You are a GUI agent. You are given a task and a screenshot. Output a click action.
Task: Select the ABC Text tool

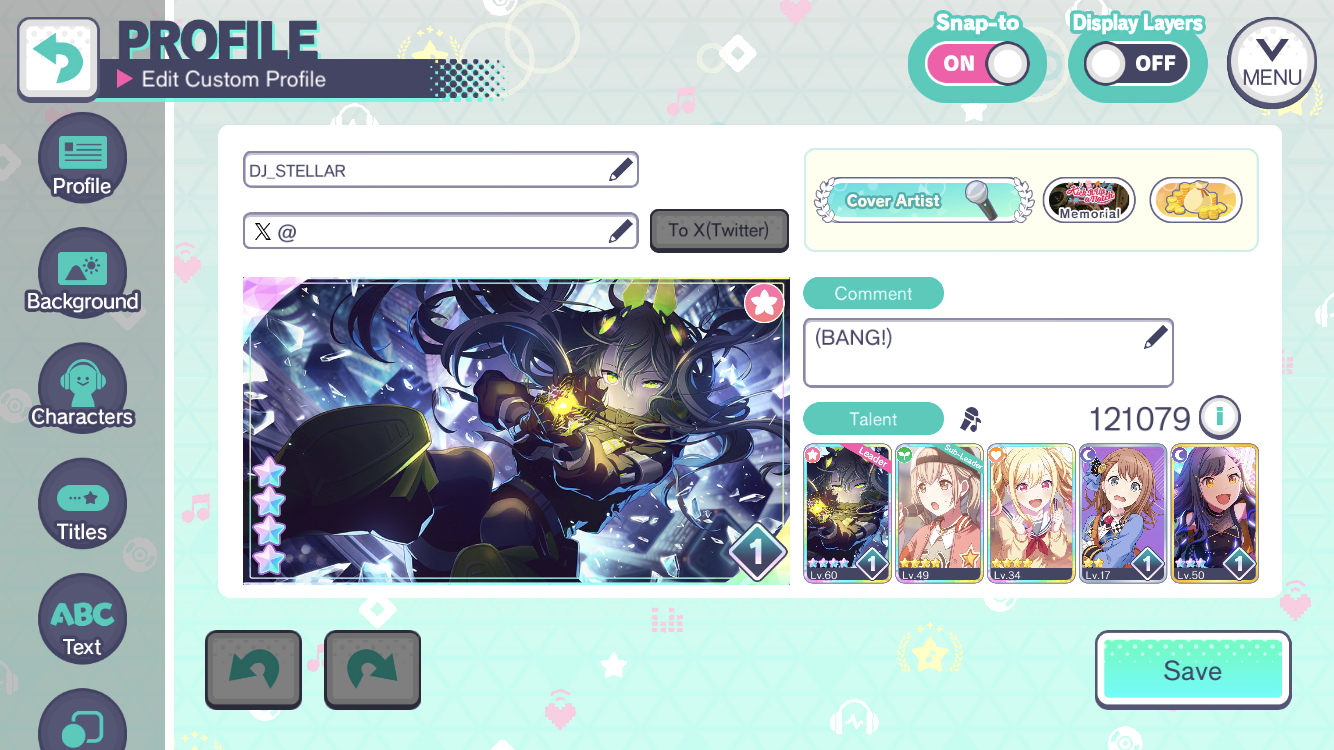pos(82,618)
